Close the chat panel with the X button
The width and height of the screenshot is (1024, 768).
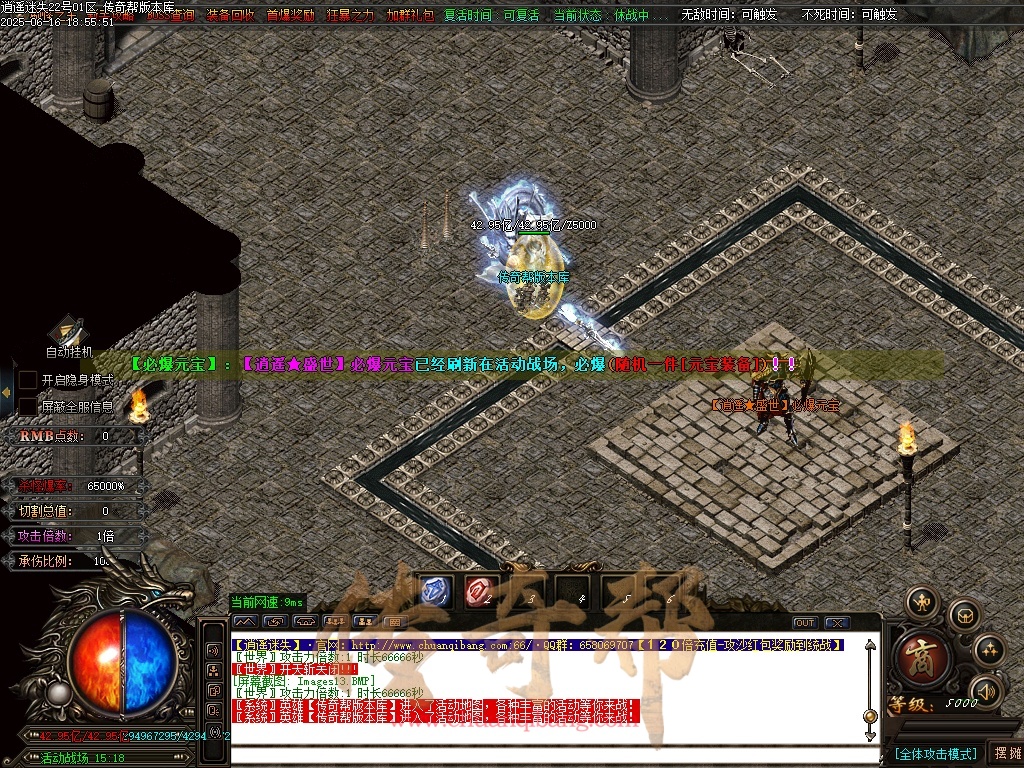[x=837, y=623]
